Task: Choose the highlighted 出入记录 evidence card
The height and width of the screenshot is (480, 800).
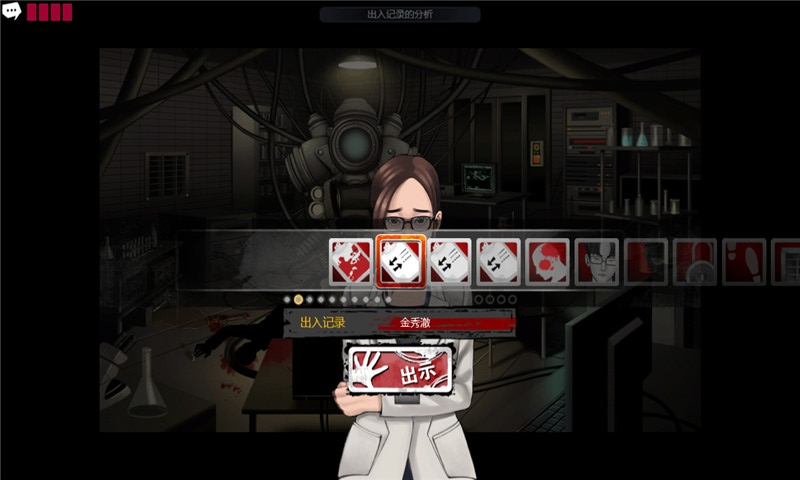Action: (401, 262)
